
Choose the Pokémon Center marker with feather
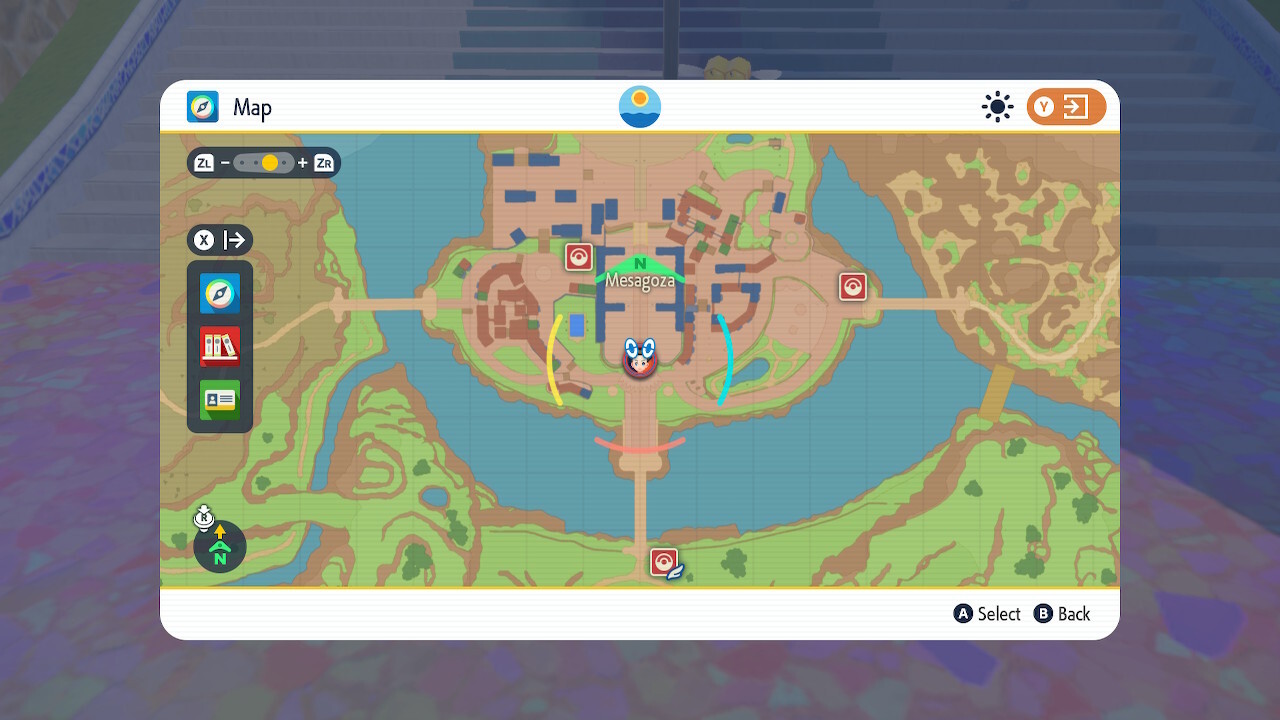(x=664, y=562)
